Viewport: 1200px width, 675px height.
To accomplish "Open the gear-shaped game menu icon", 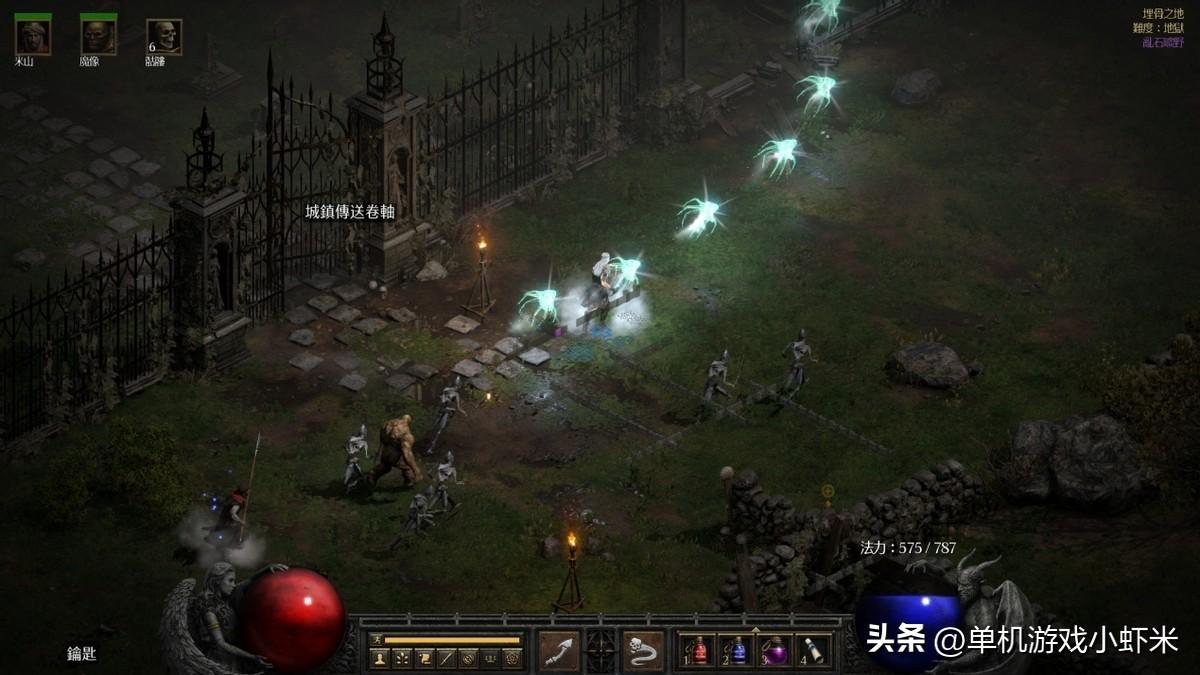I will pos(512,658).
